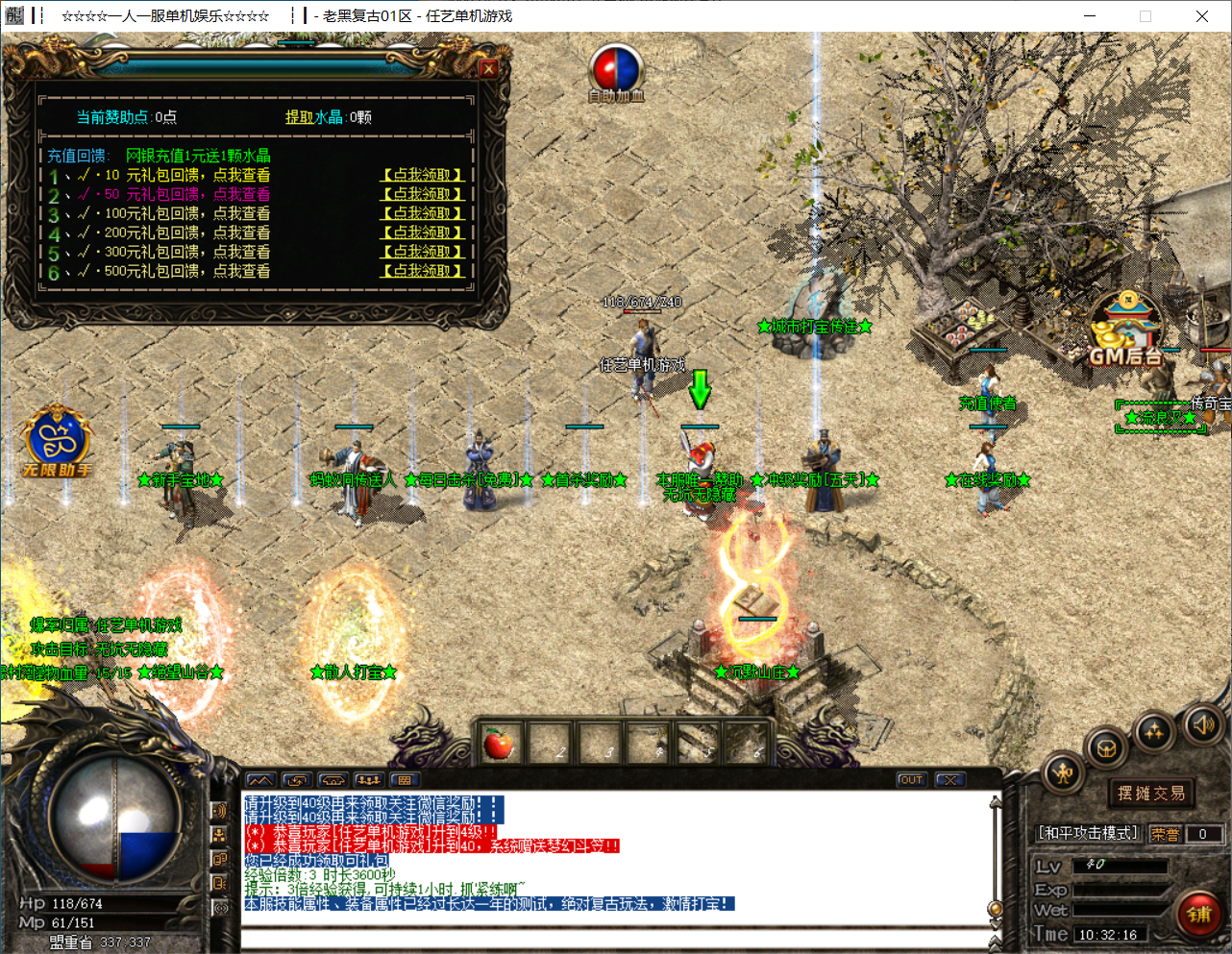Open the 无限助手 assistant icon
The image size is (1232, 954).
(58, 440)
